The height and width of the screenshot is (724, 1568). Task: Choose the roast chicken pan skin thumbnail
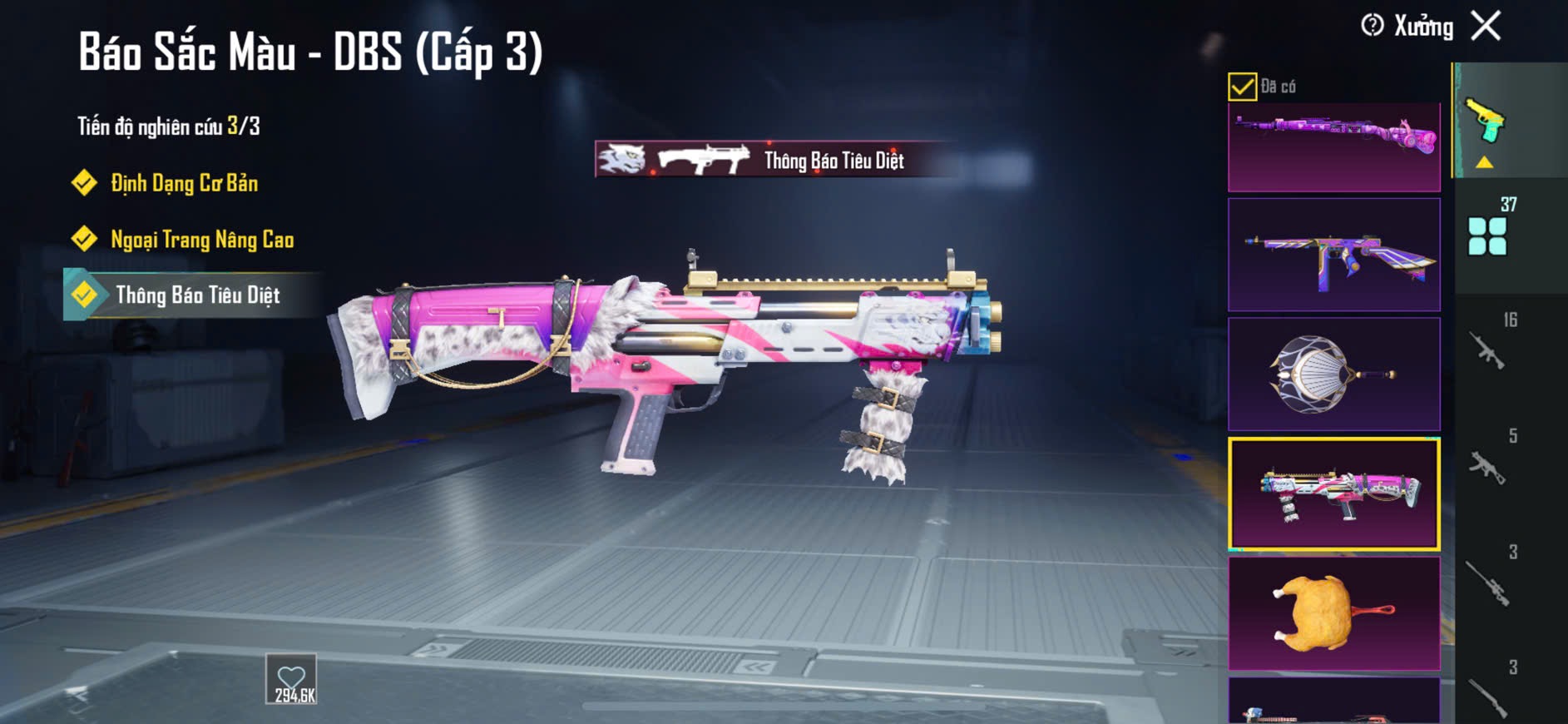1333,613
